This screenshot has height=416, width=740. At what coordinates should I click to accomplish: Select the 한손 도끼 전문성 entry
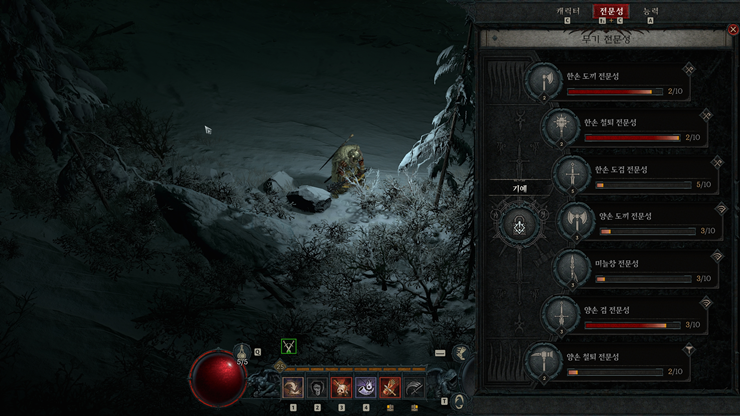pyautogui.click(x=544, y=80)
